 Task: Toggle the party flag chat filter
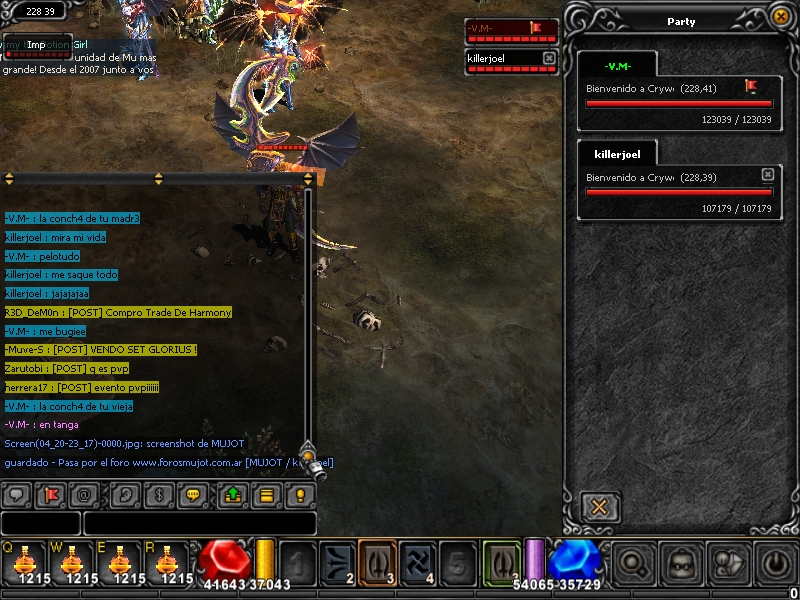(51, 494)
